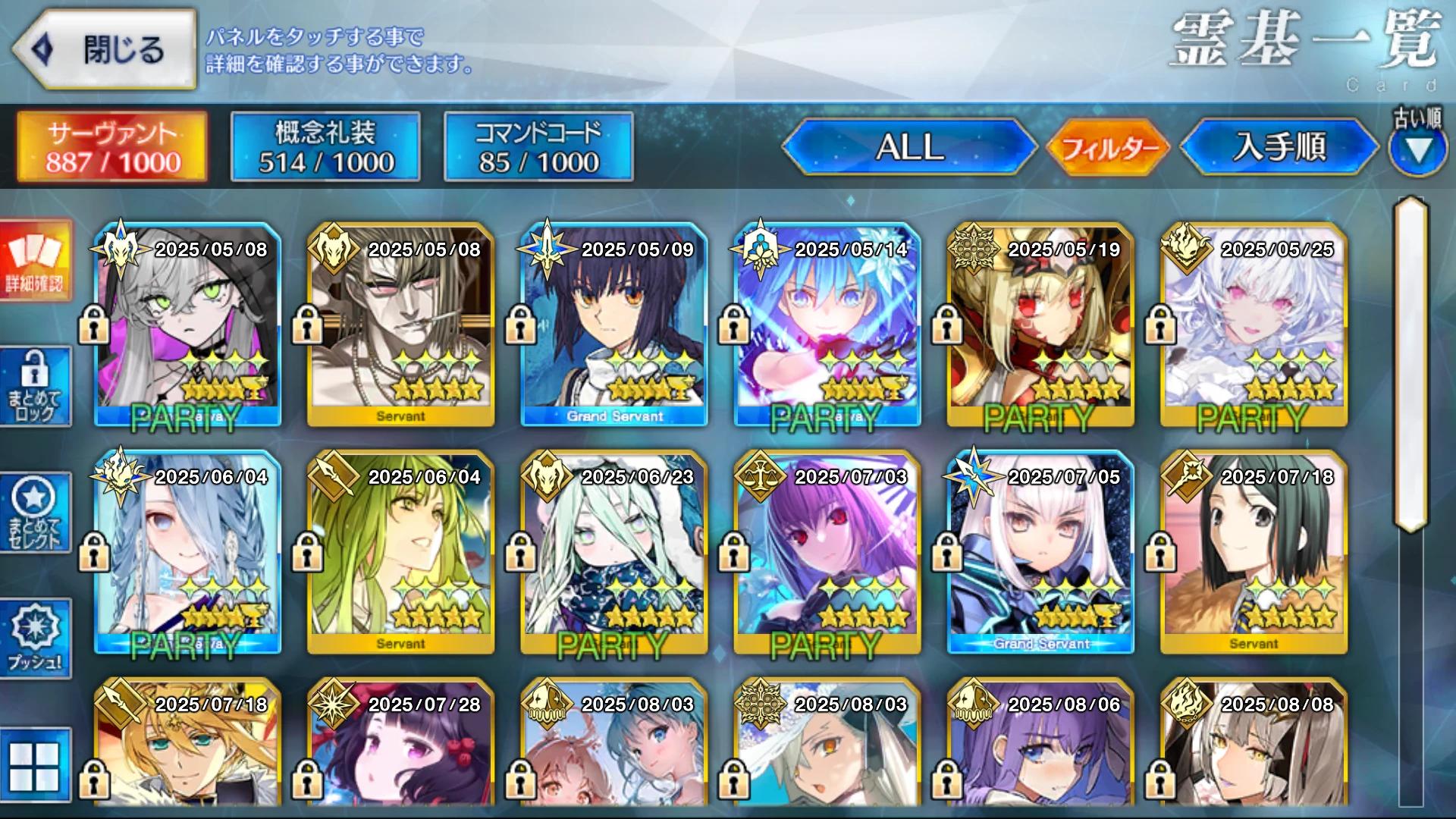Show the コマンドコード tab

click(538, 147)
